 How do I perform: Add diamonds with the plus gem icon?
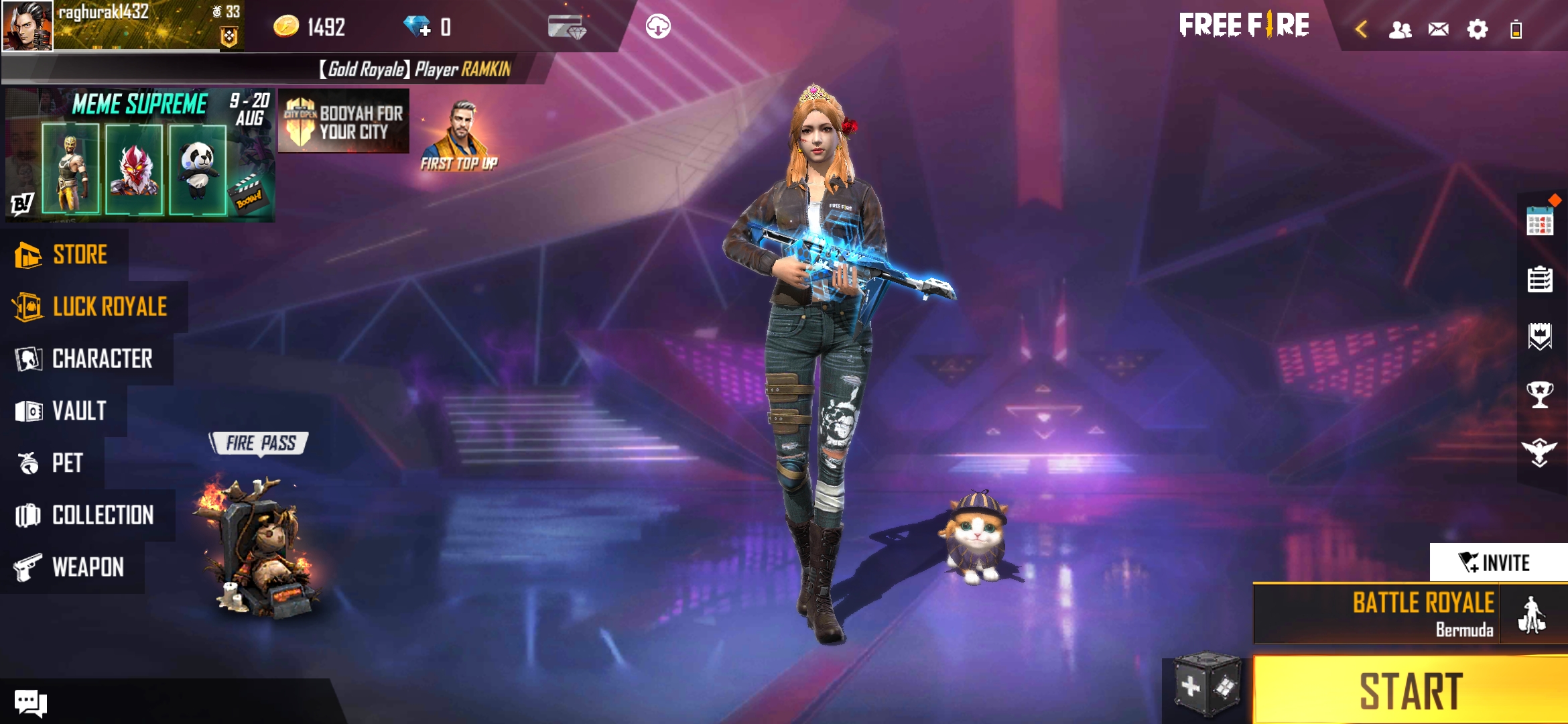418,27
